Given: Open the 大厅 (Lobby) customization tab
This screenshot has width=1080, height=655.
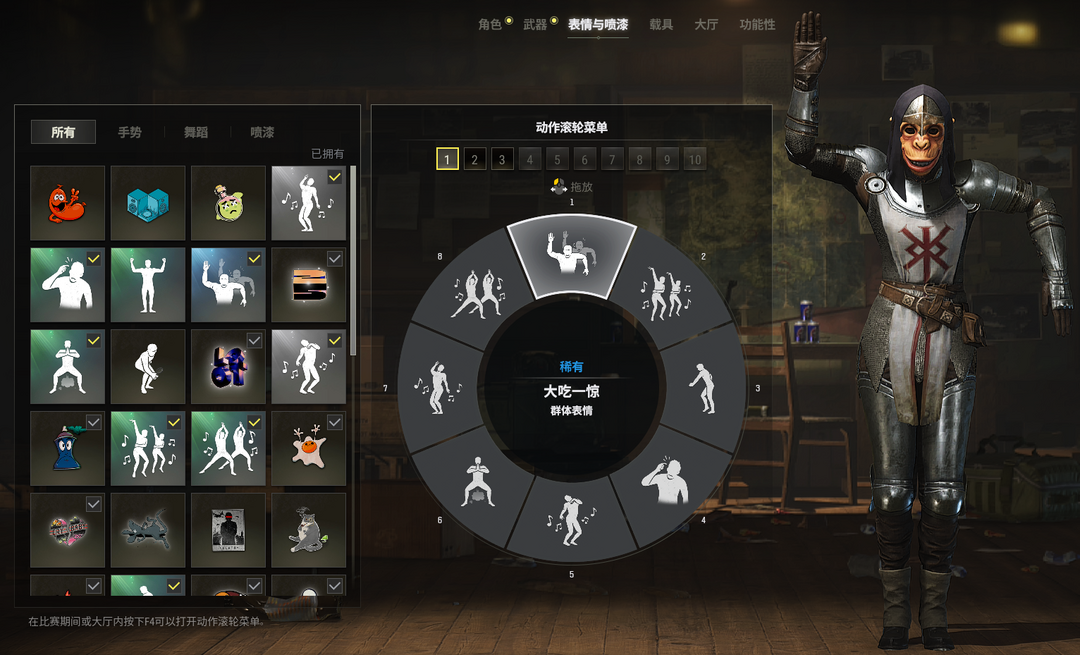Looking at the screenshot, I should [x=706, y=24].
